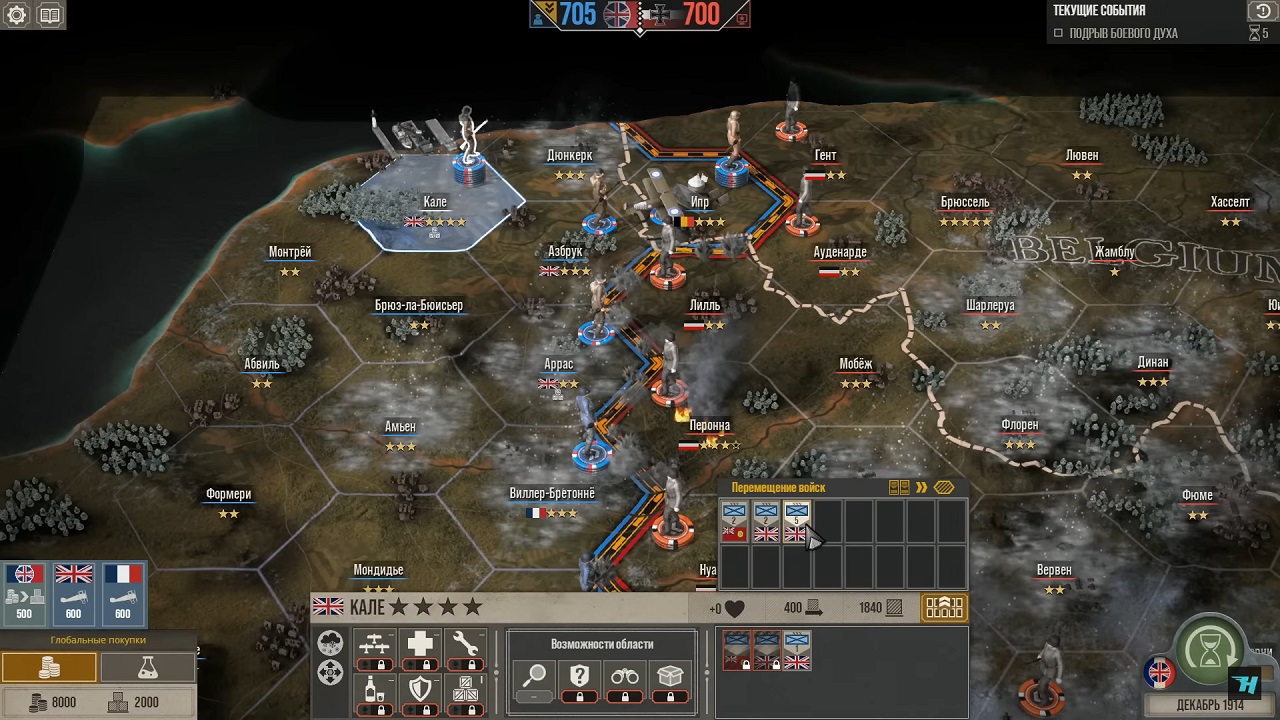Click the binoculars ability in Возможности области
Image resolution: width=1280 pixels, height=720 pixels.
click(x=626, y=674)
